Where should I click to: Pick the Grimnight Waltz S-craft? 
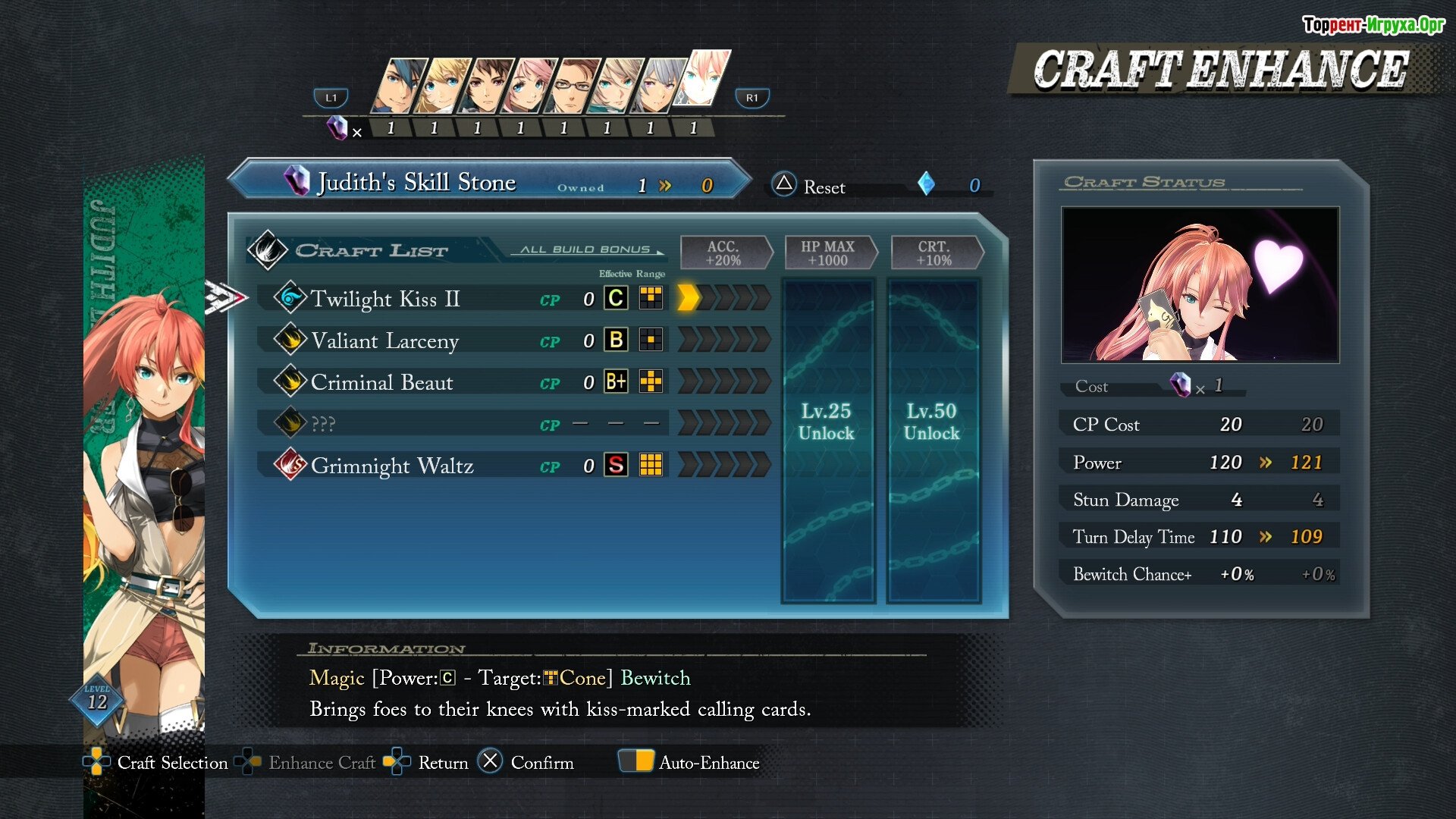(x=392, y=465)
